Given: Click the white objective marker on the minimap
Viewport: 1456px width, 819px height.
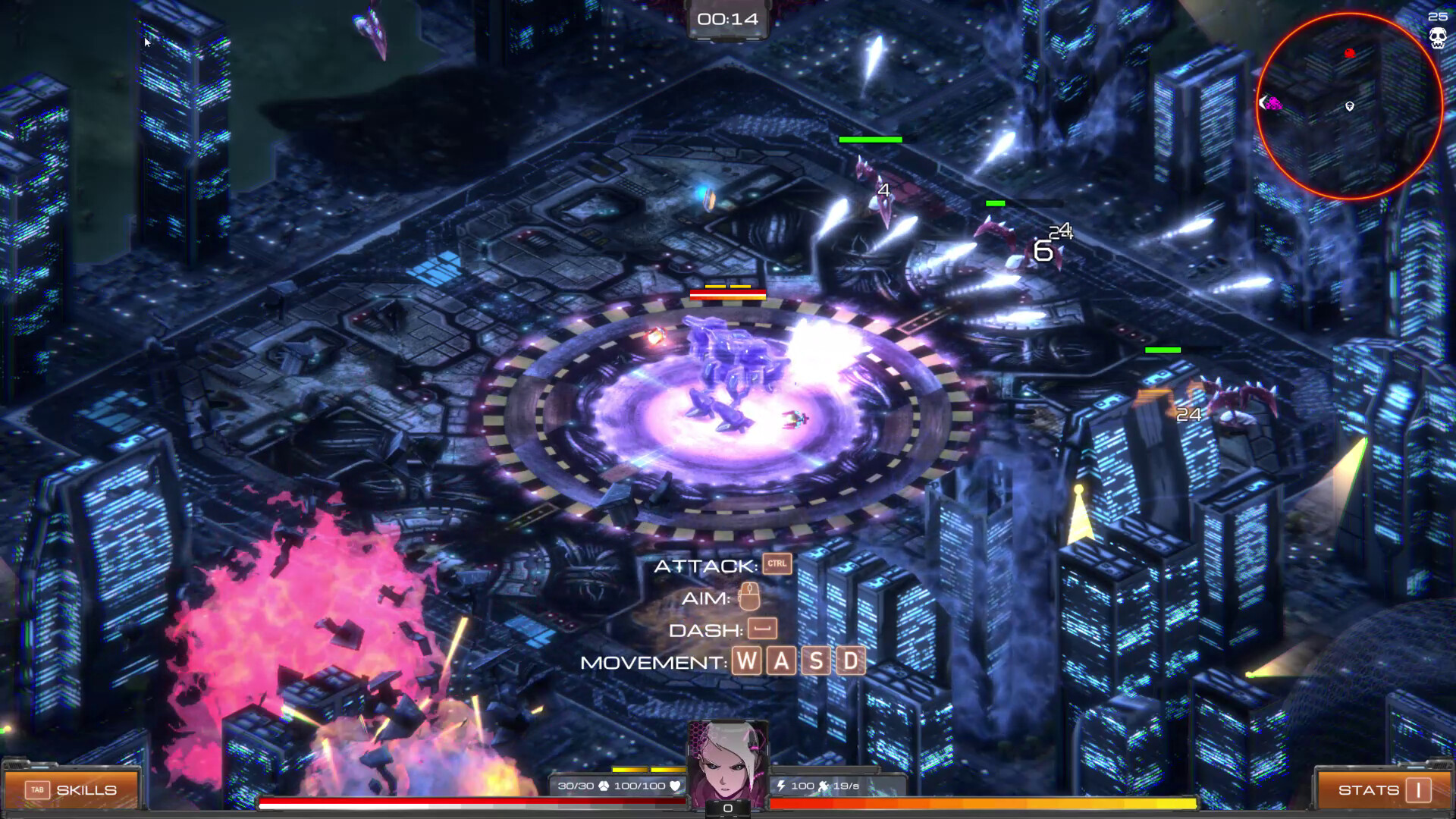Looking at the screenshot, I should click(1349, 108).
